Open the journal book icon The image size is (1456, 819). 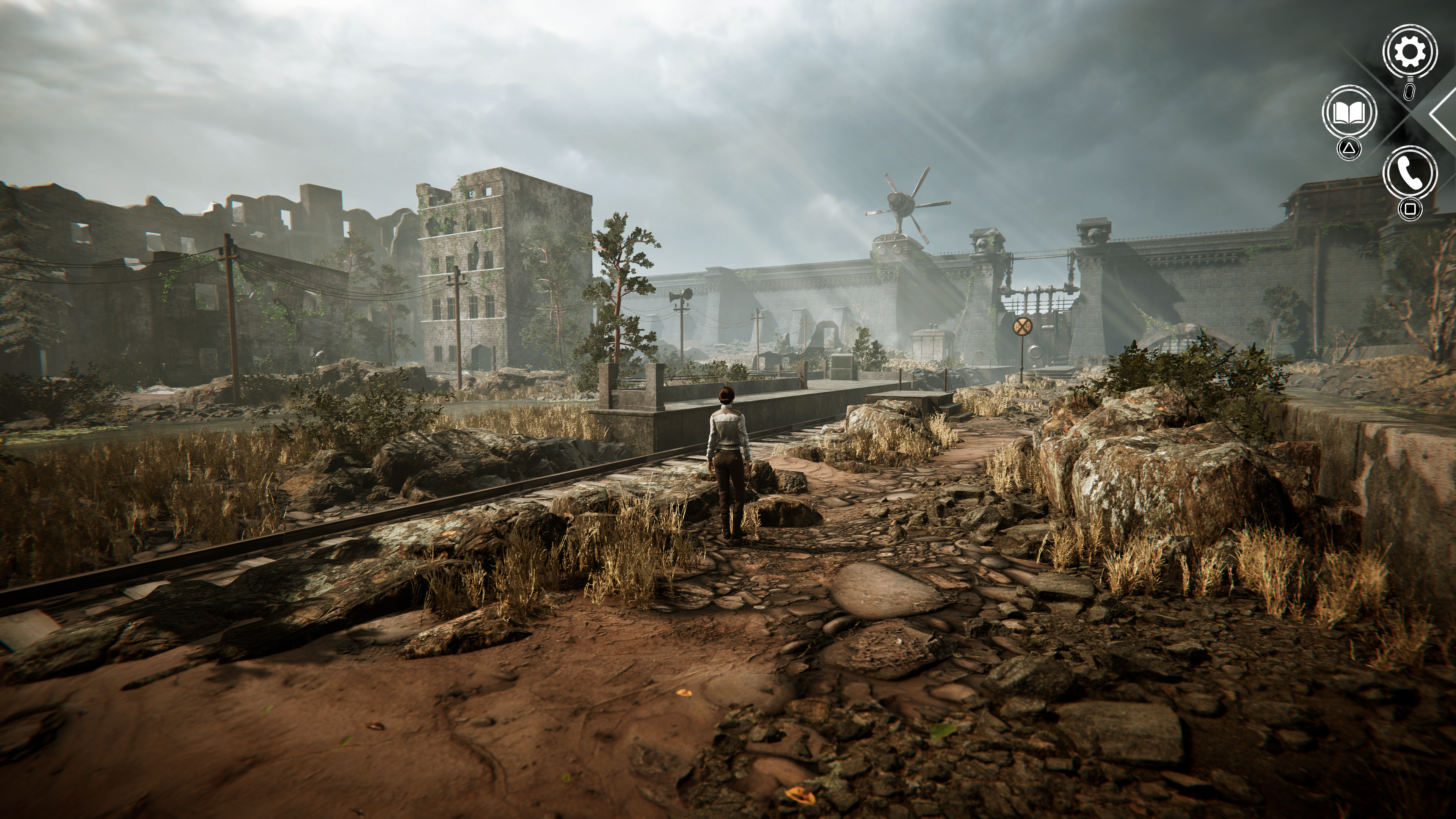1349,113
